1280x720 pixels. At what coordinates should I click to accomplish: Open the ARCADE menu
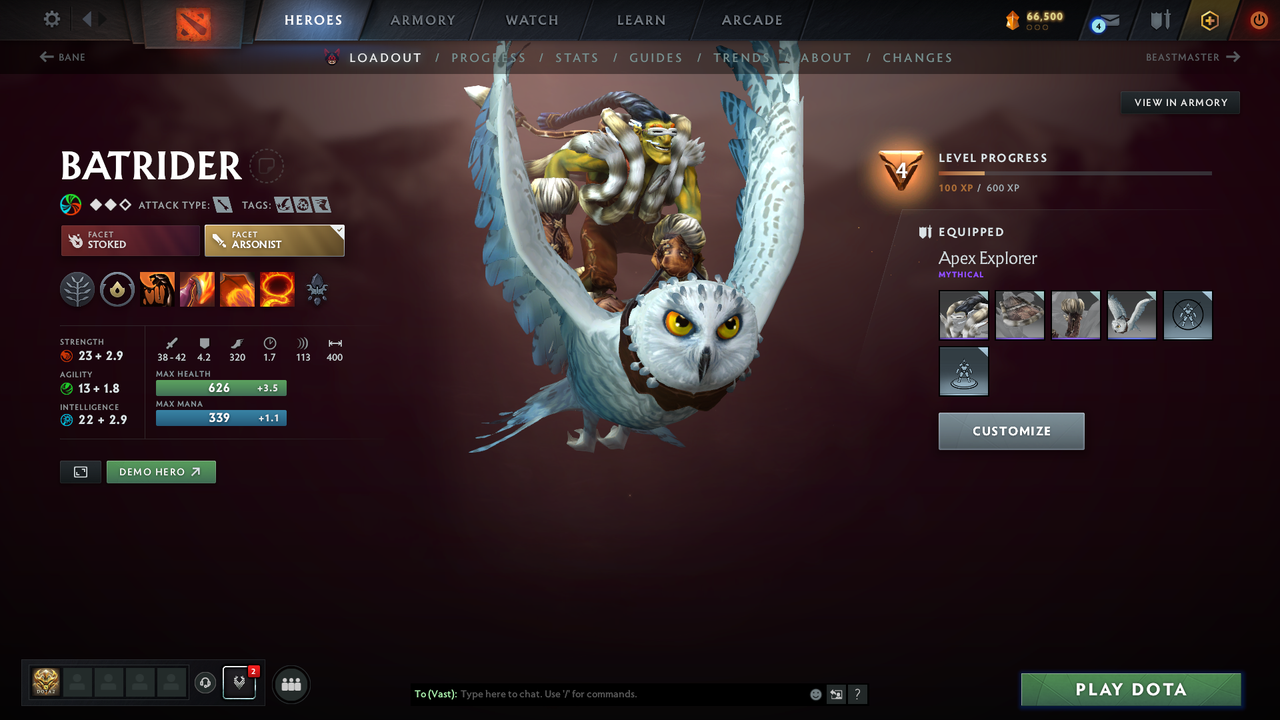[x=752, y=20]
